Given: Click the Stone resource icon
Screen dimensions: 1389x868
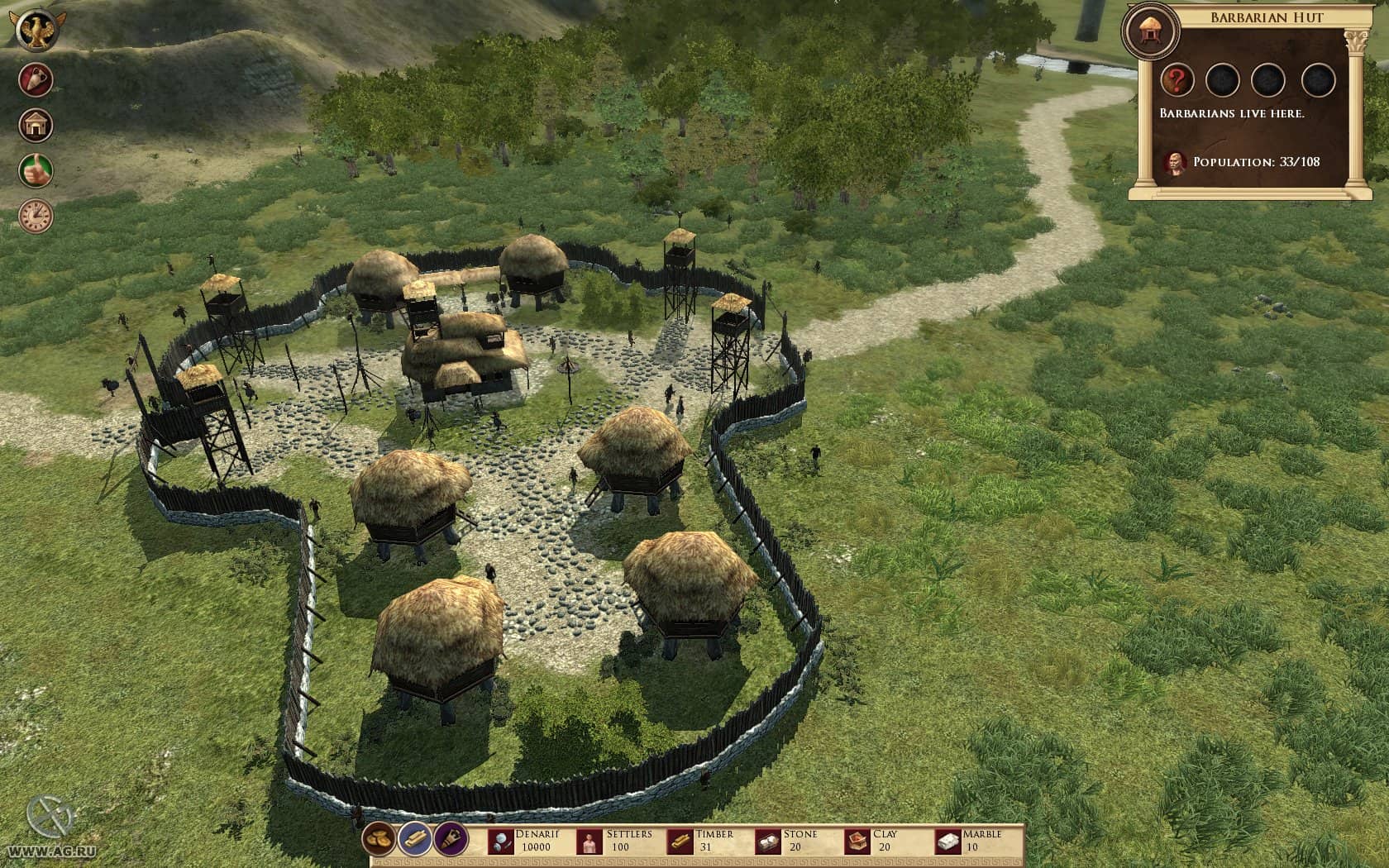Looking at the screenshot, I should (x=769, y=842).
